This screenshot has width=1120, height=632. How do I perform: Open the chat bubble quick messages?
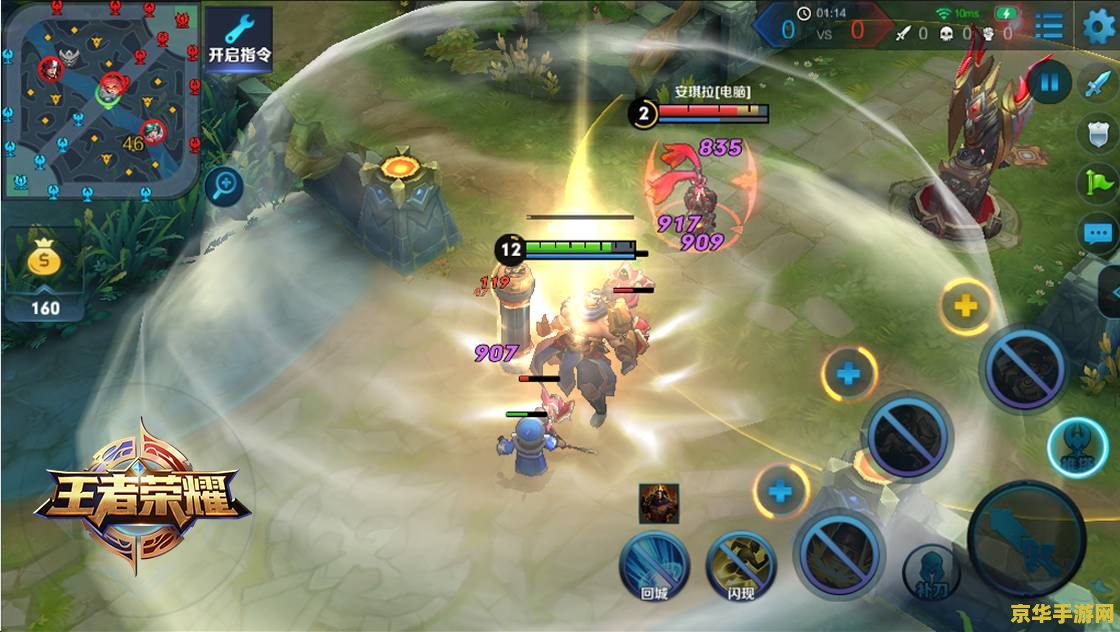pyautogui.click(x=1097, y=234)
